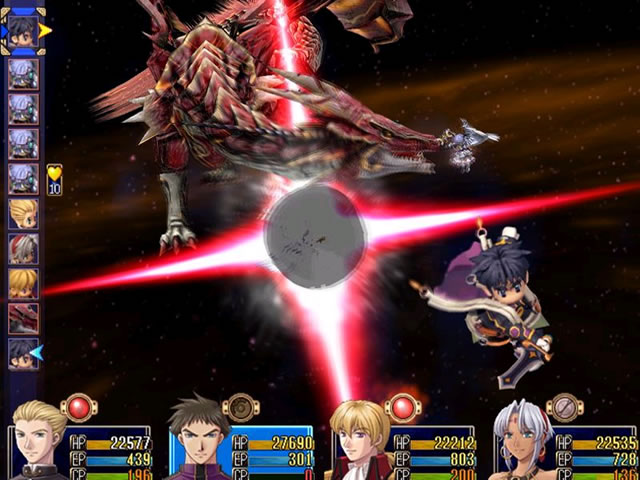Choose the red-and-white-haired portrait in turn order

(24, 249)
